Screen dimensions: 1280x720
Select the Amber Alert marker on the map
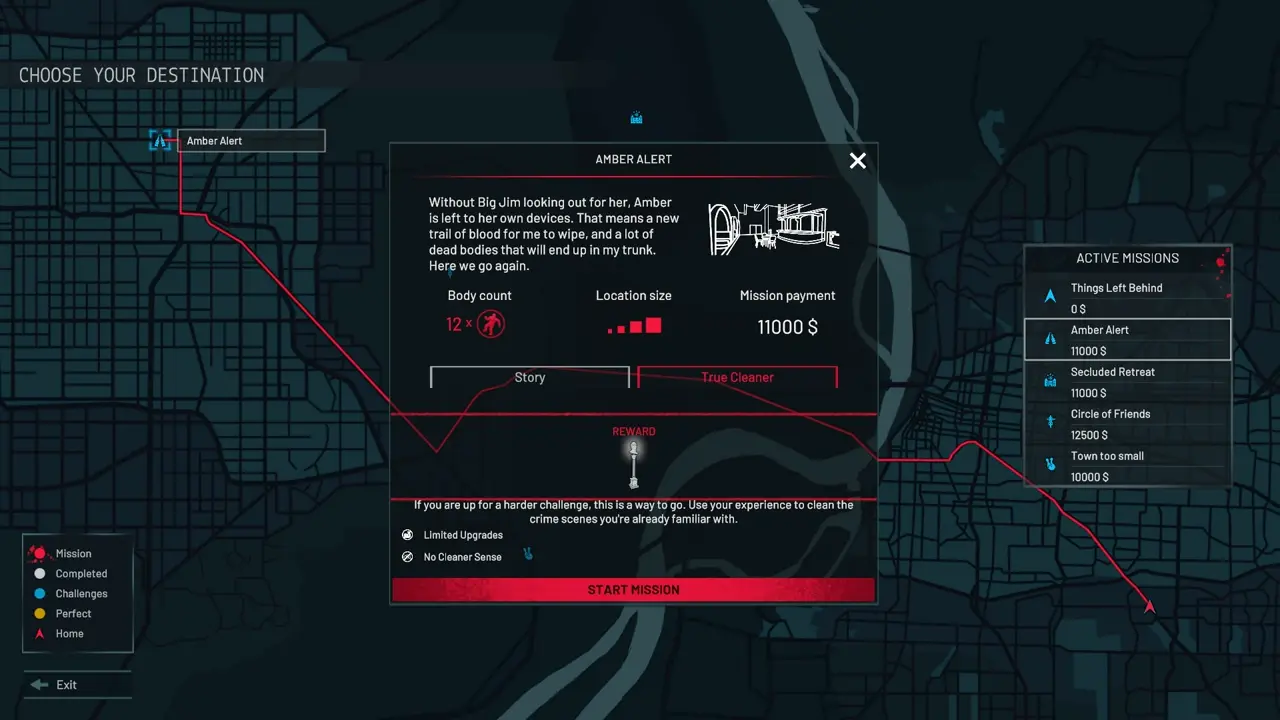click(x=160, y=140)
